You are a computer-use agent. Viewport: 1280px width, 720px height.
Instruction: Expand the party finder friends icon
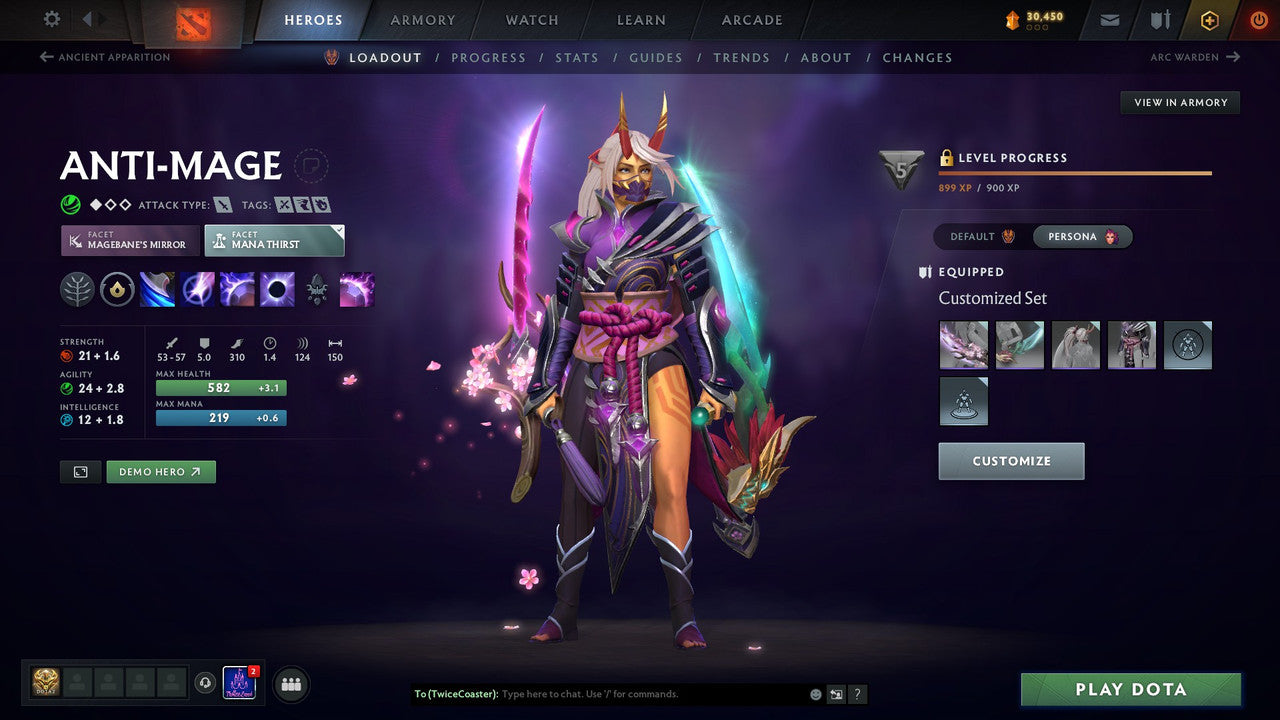pos(290,684)
